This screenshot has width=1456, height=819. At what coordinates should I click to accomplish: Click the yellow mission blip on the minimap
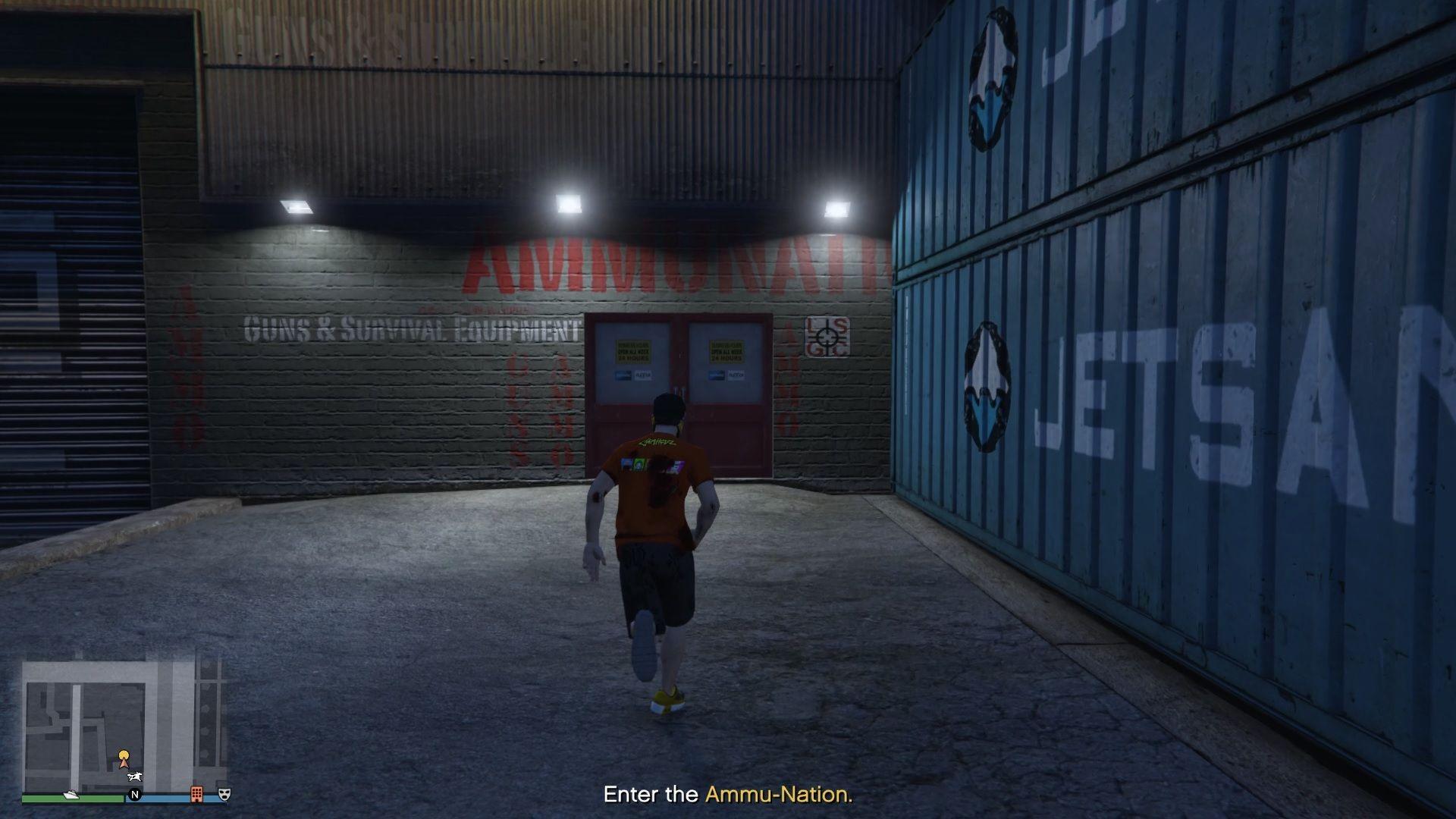coord(124,755)
